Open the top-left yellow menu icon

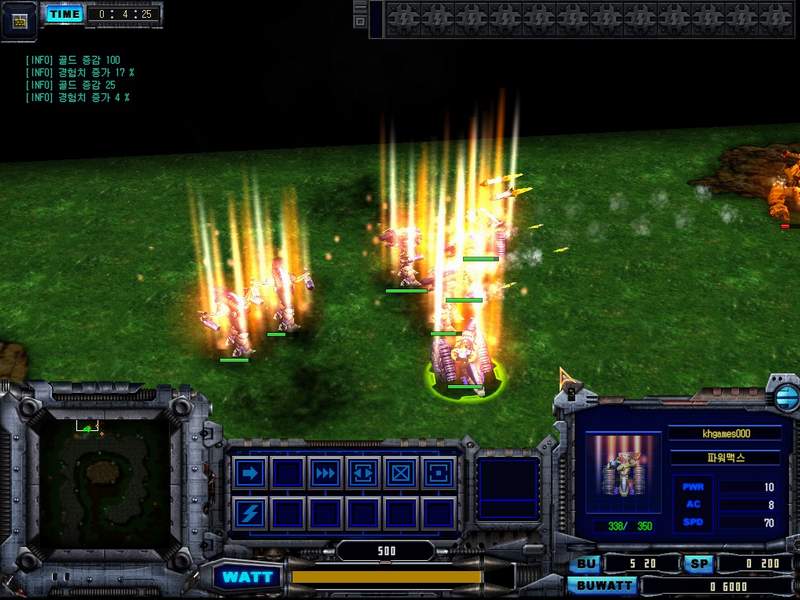click(x=18, y=19)
